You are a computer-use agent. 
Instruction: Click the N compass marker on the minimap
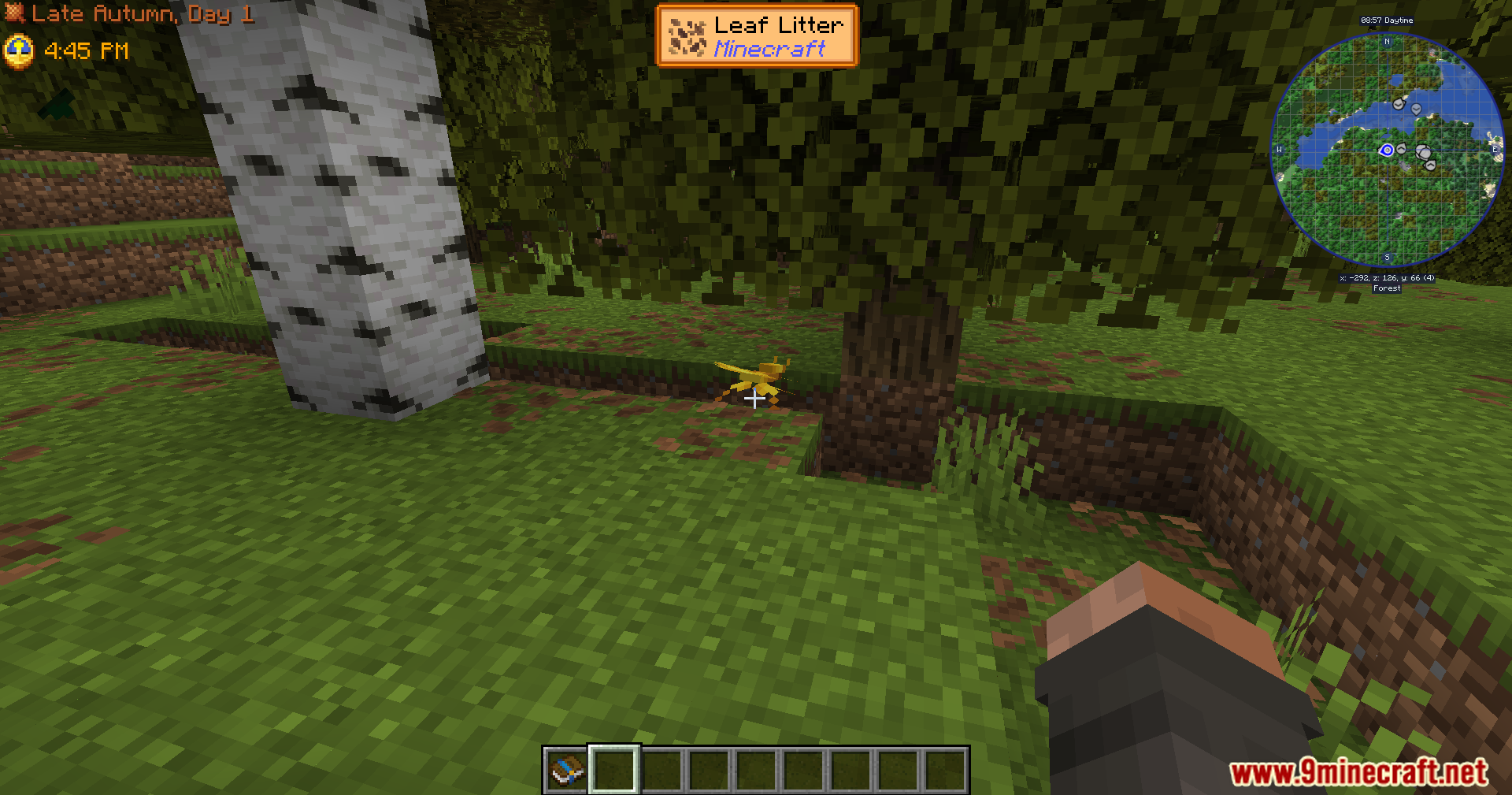[x=1387, y=41]
